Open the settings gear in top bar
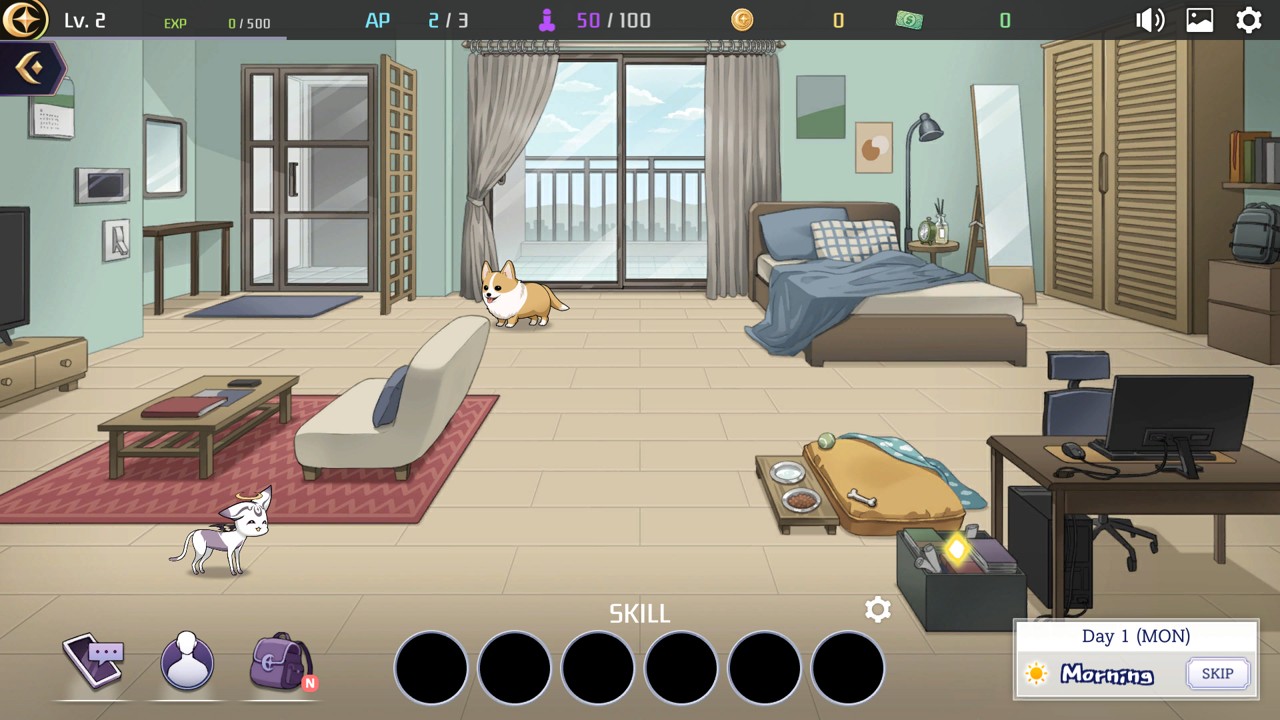This screenshot has height=720, width=1280. 1249,20
